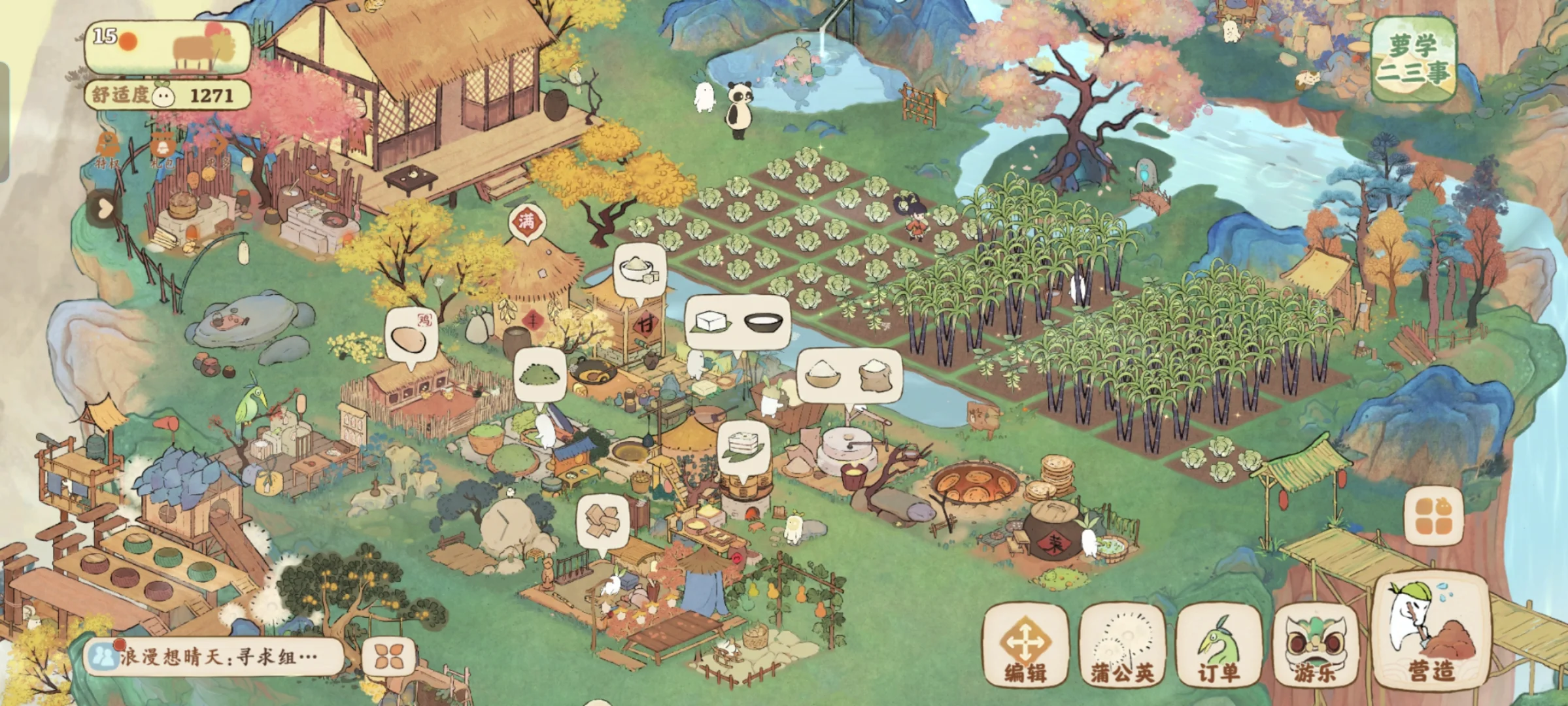1568x706 pixels.
Task: Open the day 15 weather panel
Action: (167, 47)
